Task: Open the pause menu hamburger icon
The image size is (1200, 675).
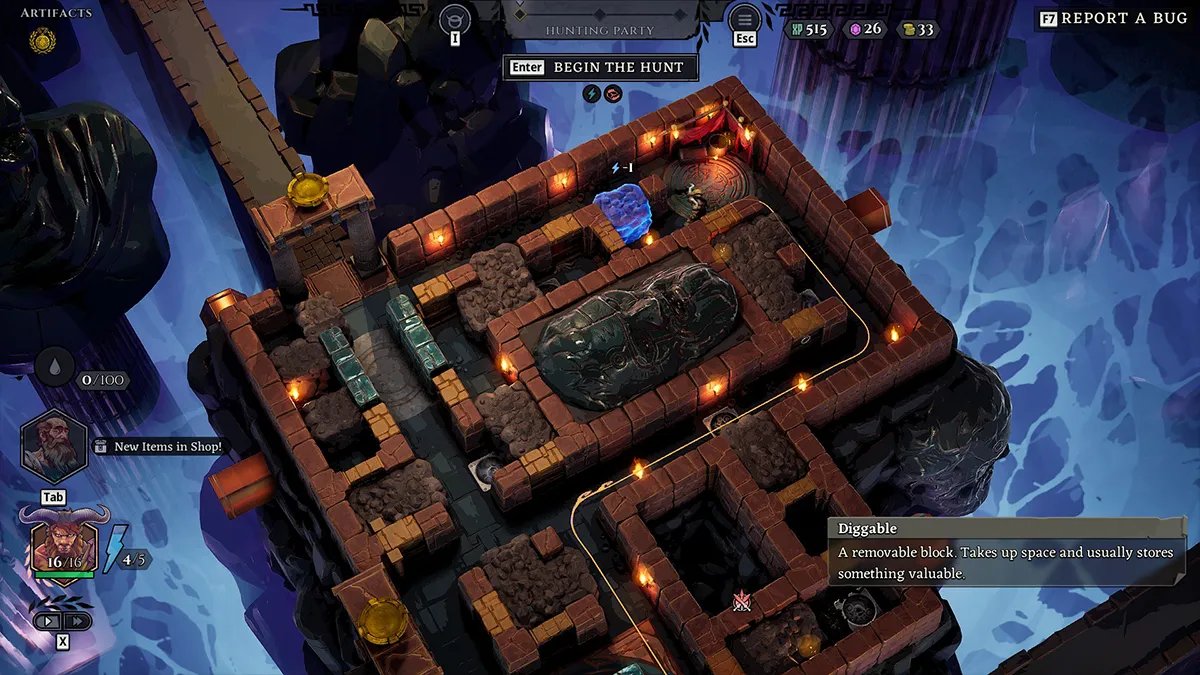Action: click(744, 17)
